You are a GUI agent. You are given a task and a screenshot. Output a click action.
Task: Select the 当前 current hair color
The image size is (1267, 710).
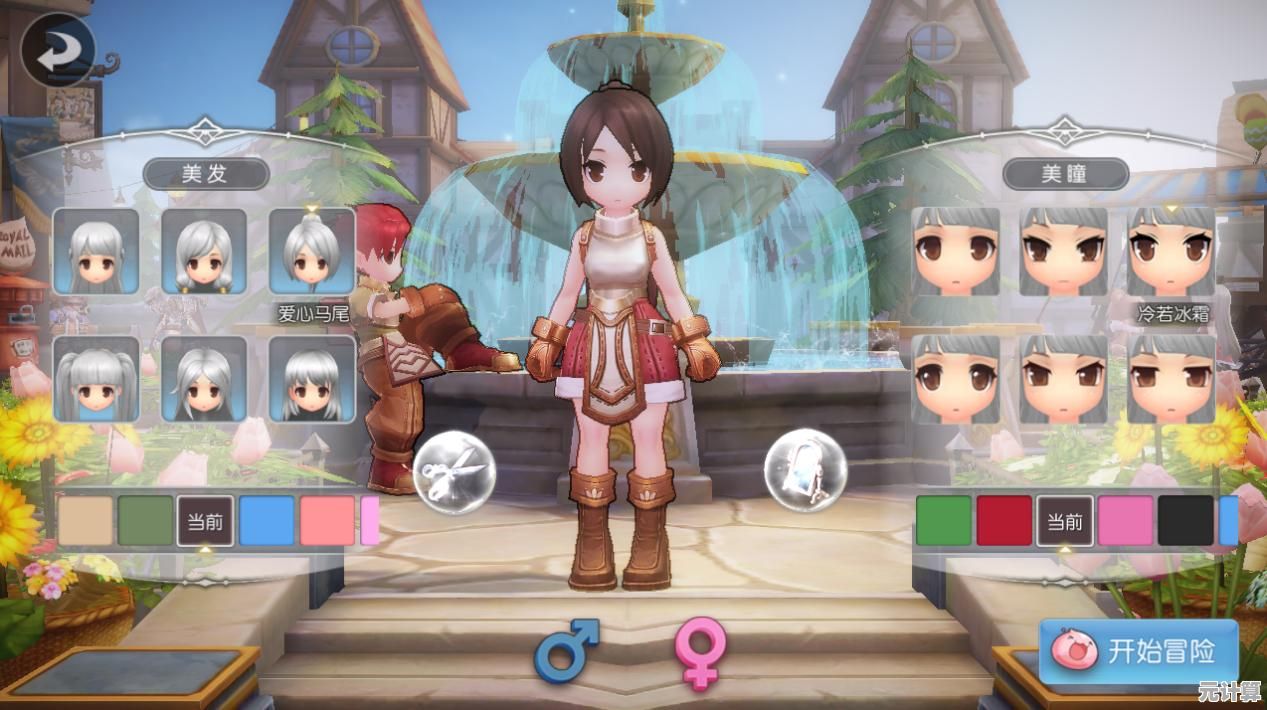click(x=206, y=521)
